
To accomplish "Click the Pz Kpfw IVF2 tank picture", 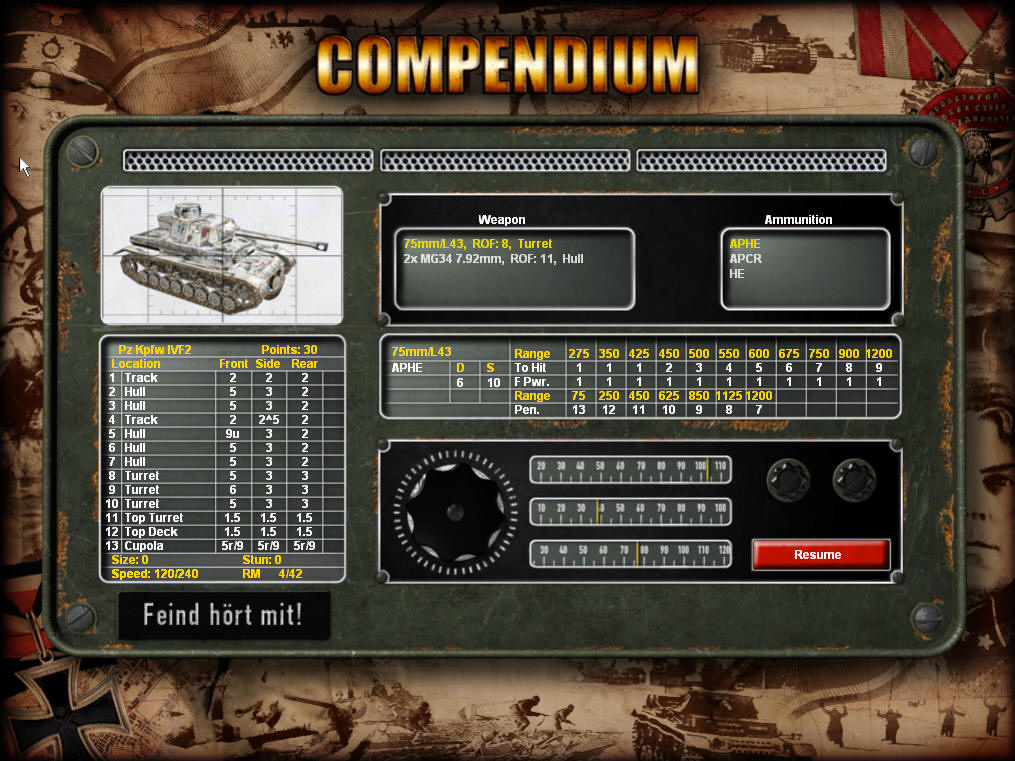I will (x=221, y=254).
